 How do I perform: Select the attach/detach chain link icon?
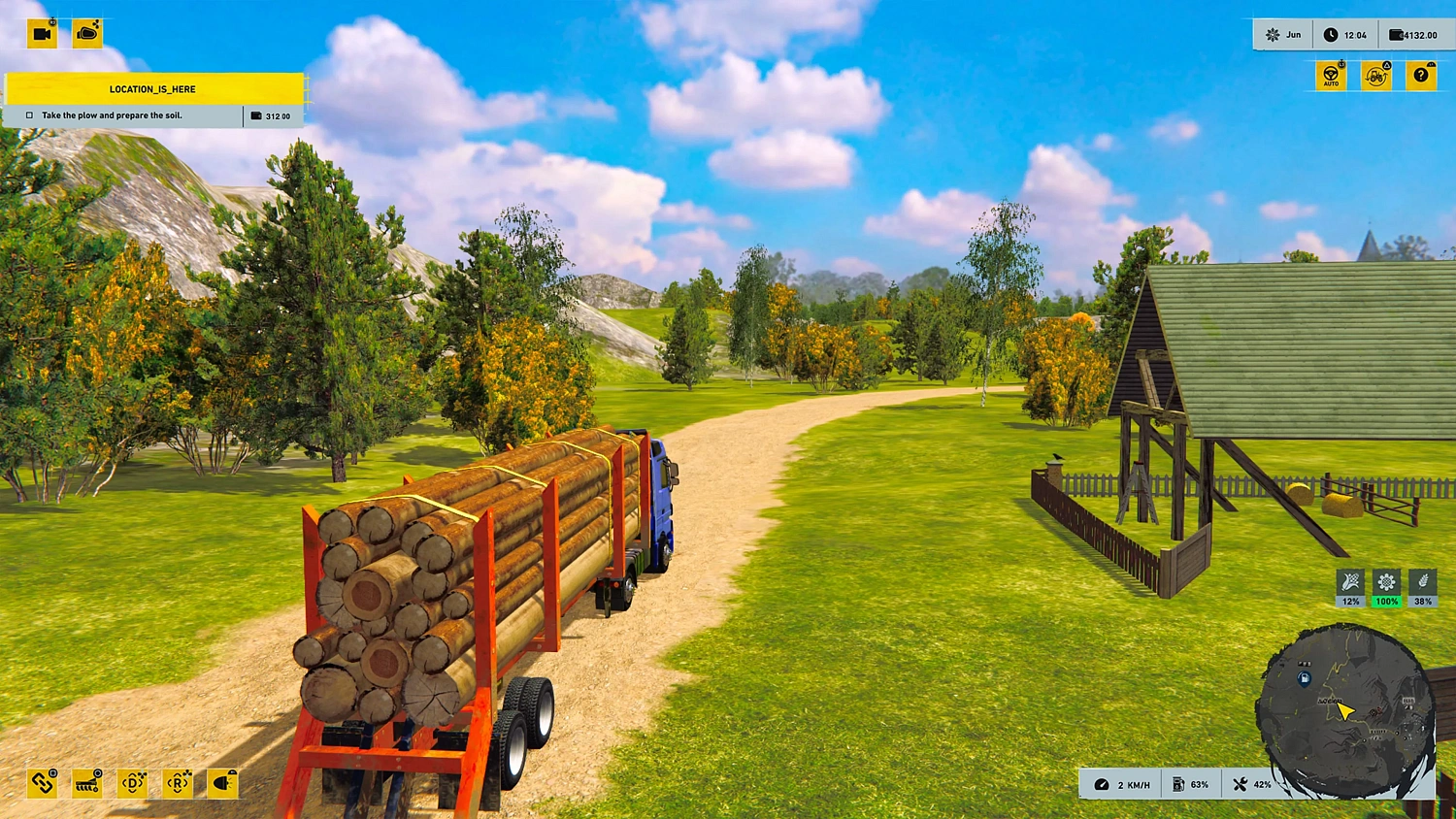[42, 783]
